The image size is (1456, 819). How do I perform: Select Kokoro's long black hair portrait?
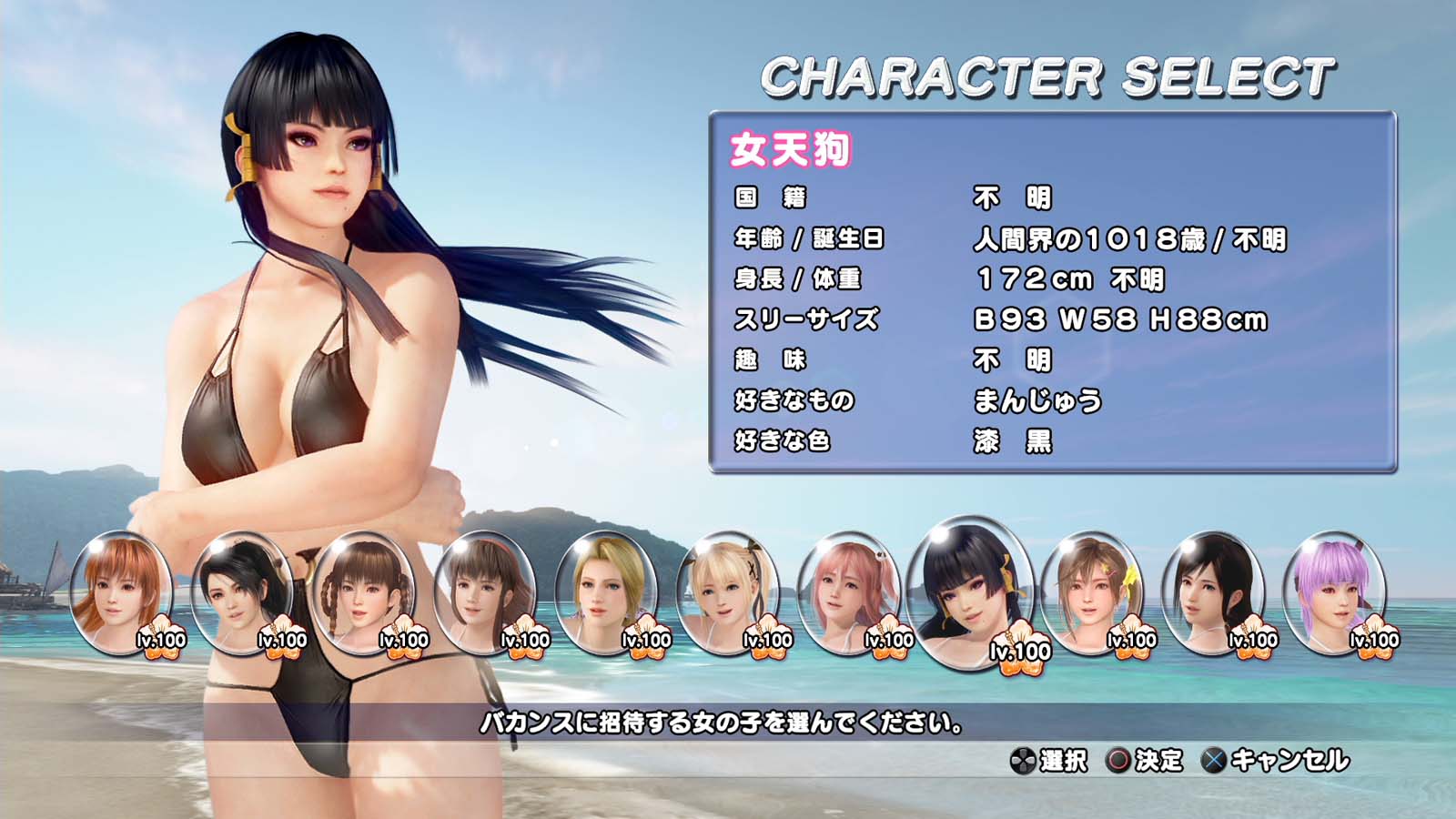[1213, 591]
